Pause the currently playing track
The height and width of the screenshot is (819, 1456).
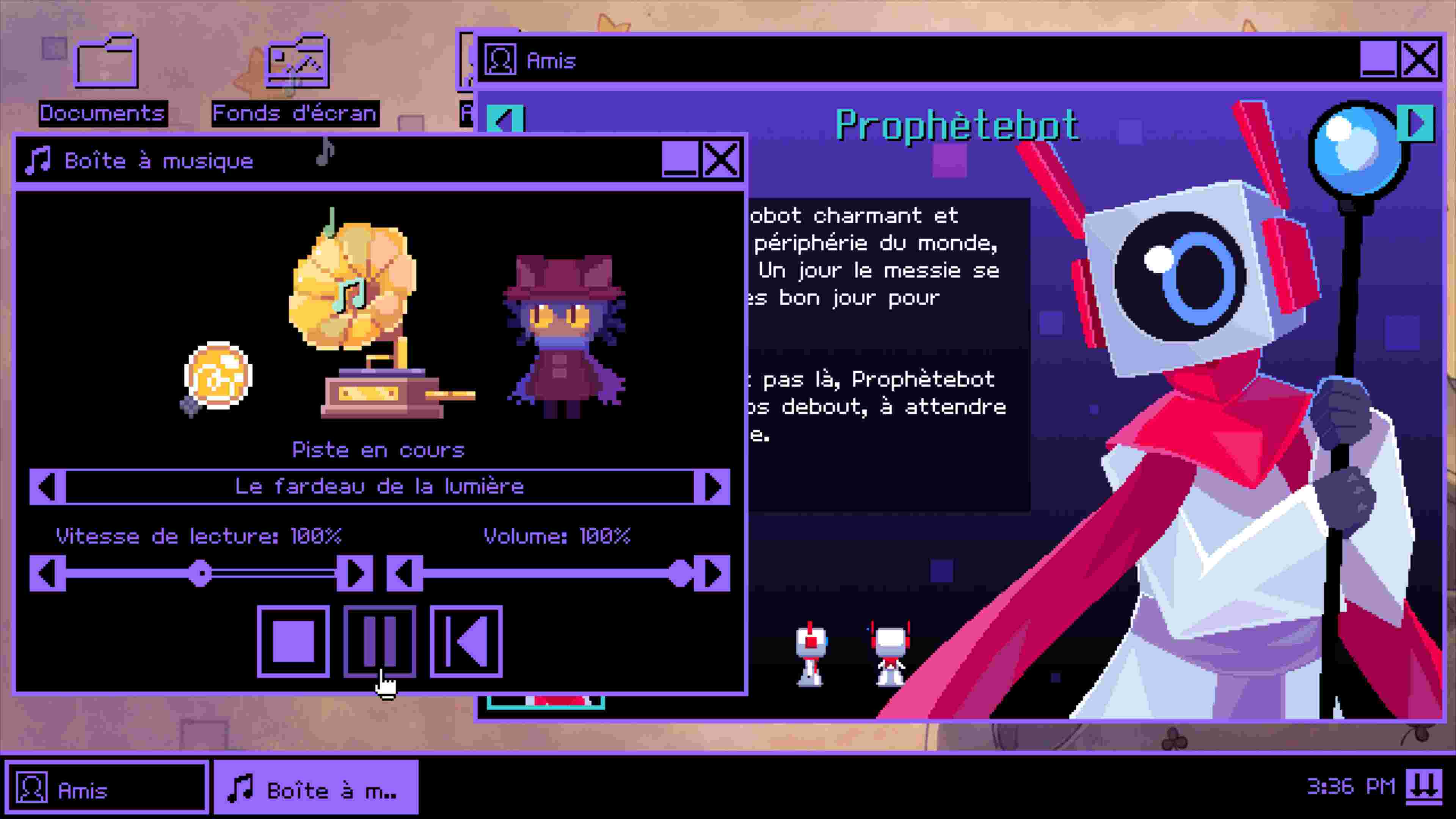(x=380, y=642)
